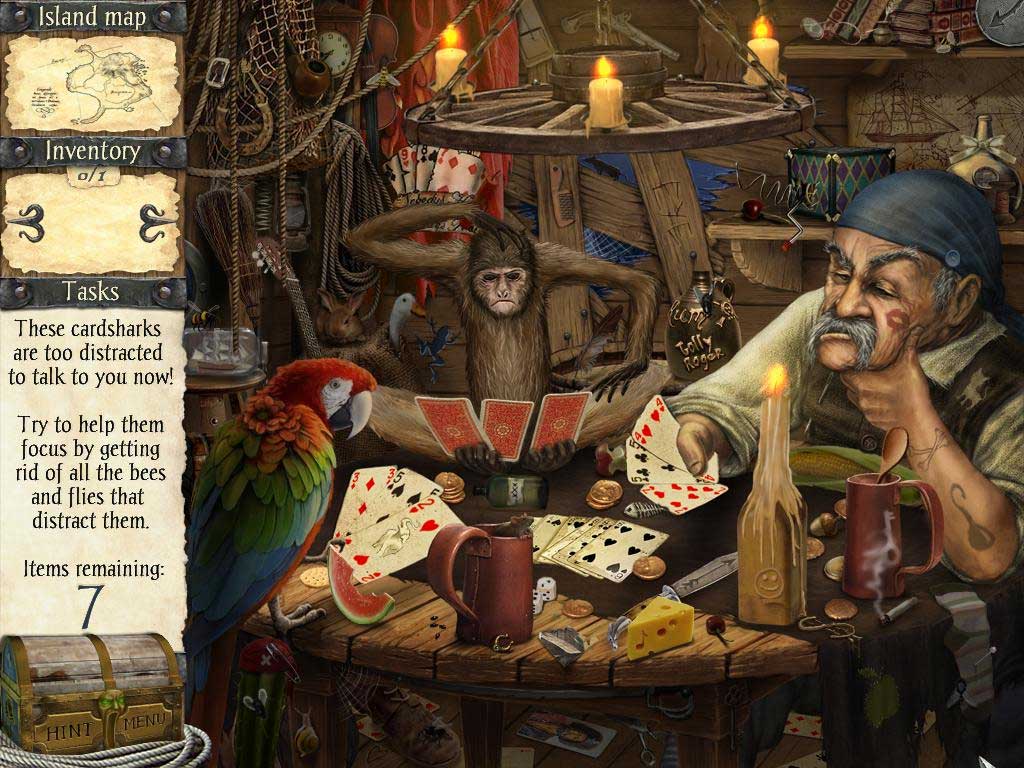Open the Island map parchment

[x=92, y=83]
